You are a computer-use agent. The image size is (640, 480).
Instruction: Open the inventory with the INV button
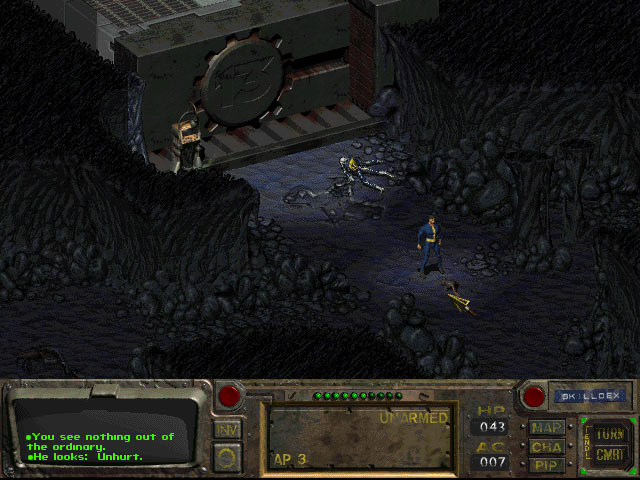pos(227,429)
